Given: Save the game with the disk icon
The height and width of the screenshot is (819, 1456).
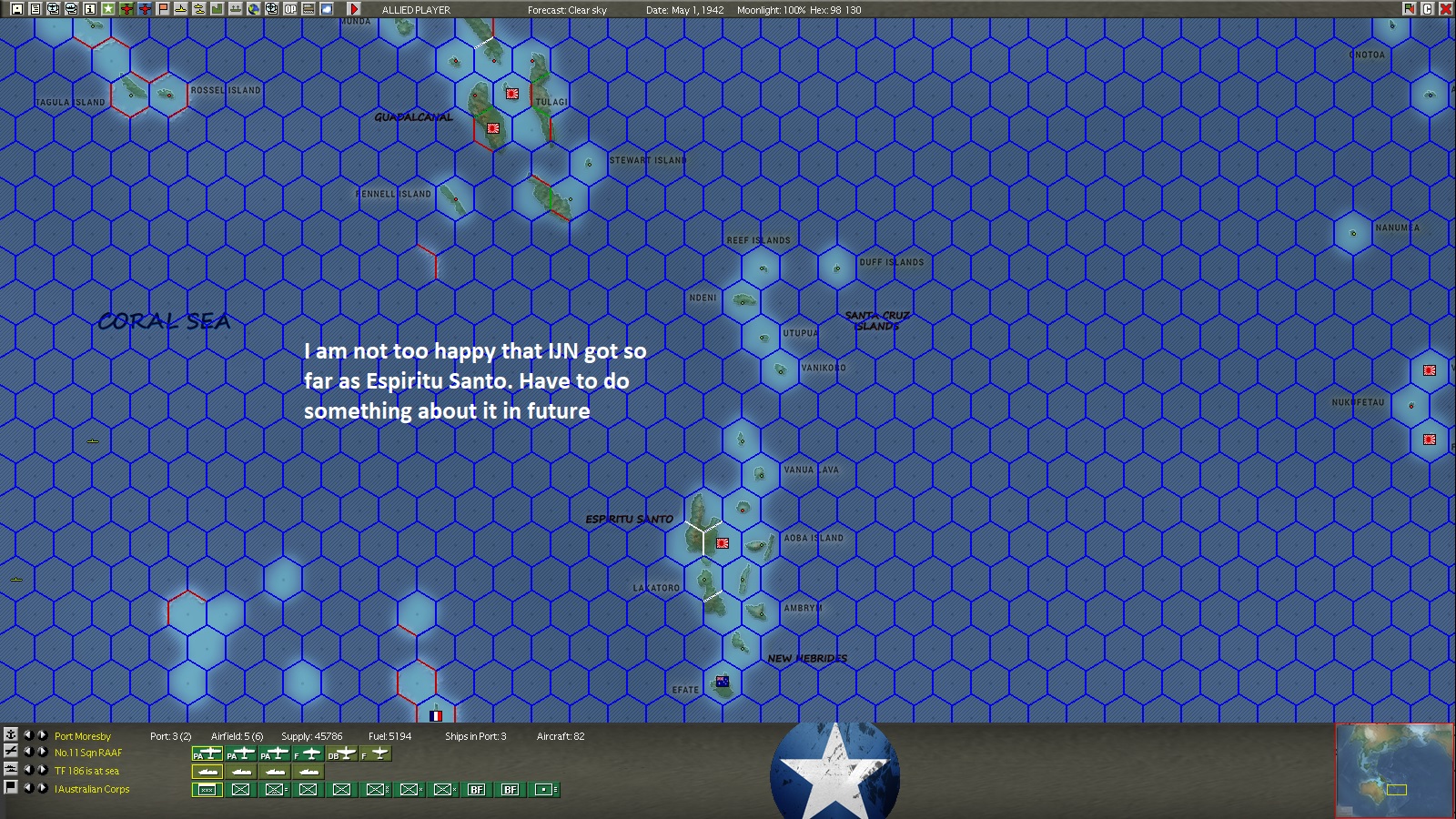Looking at the screenshot, I should [x=15, y=9].
